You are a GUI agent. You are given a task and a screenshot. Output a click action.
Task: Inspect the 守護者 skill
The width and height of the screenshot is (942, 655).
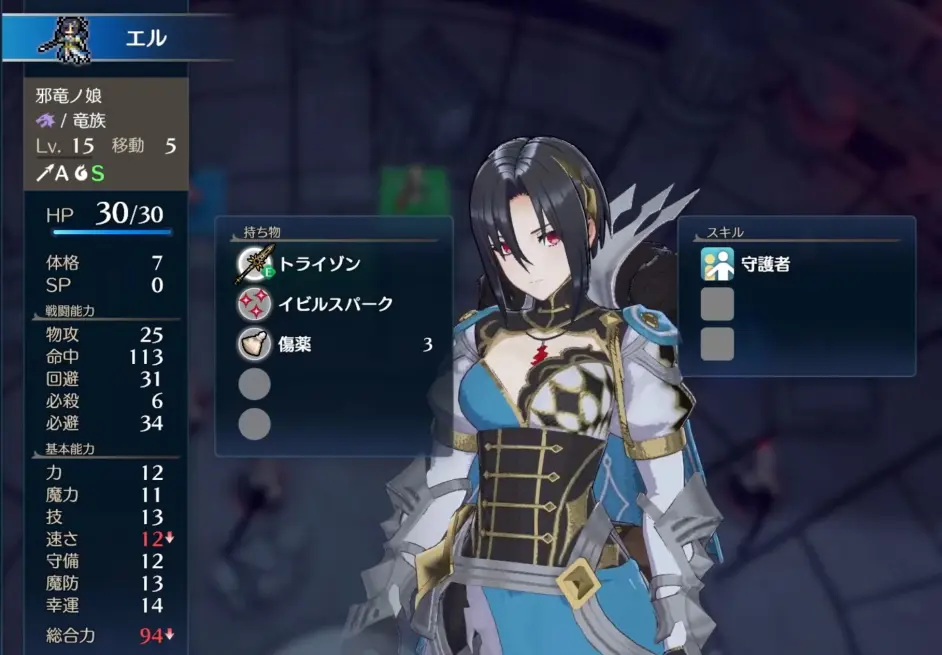pyautogui.click(x=766, y=265)
